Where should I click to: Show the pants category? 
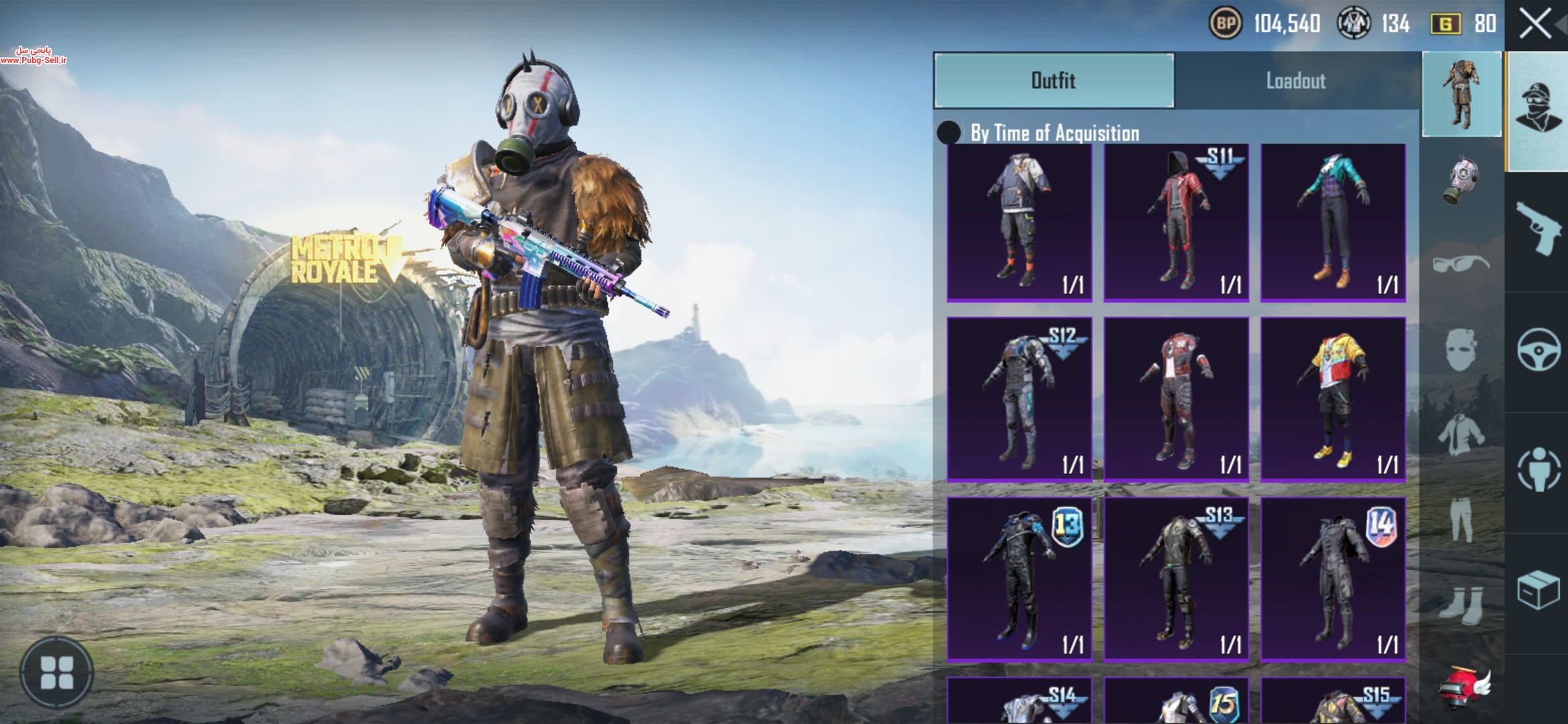(1461, 518)
